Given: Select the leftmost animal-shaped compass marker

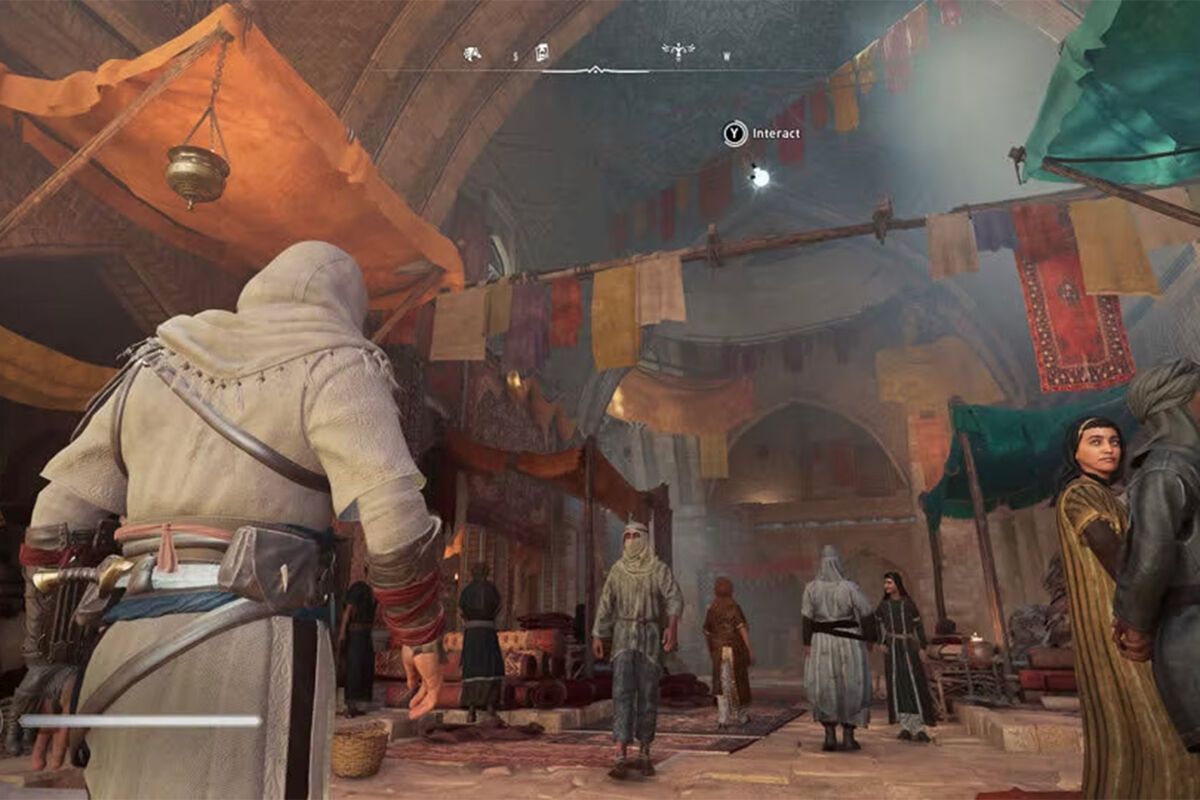Looking at the screenshot, I should 472,53.
